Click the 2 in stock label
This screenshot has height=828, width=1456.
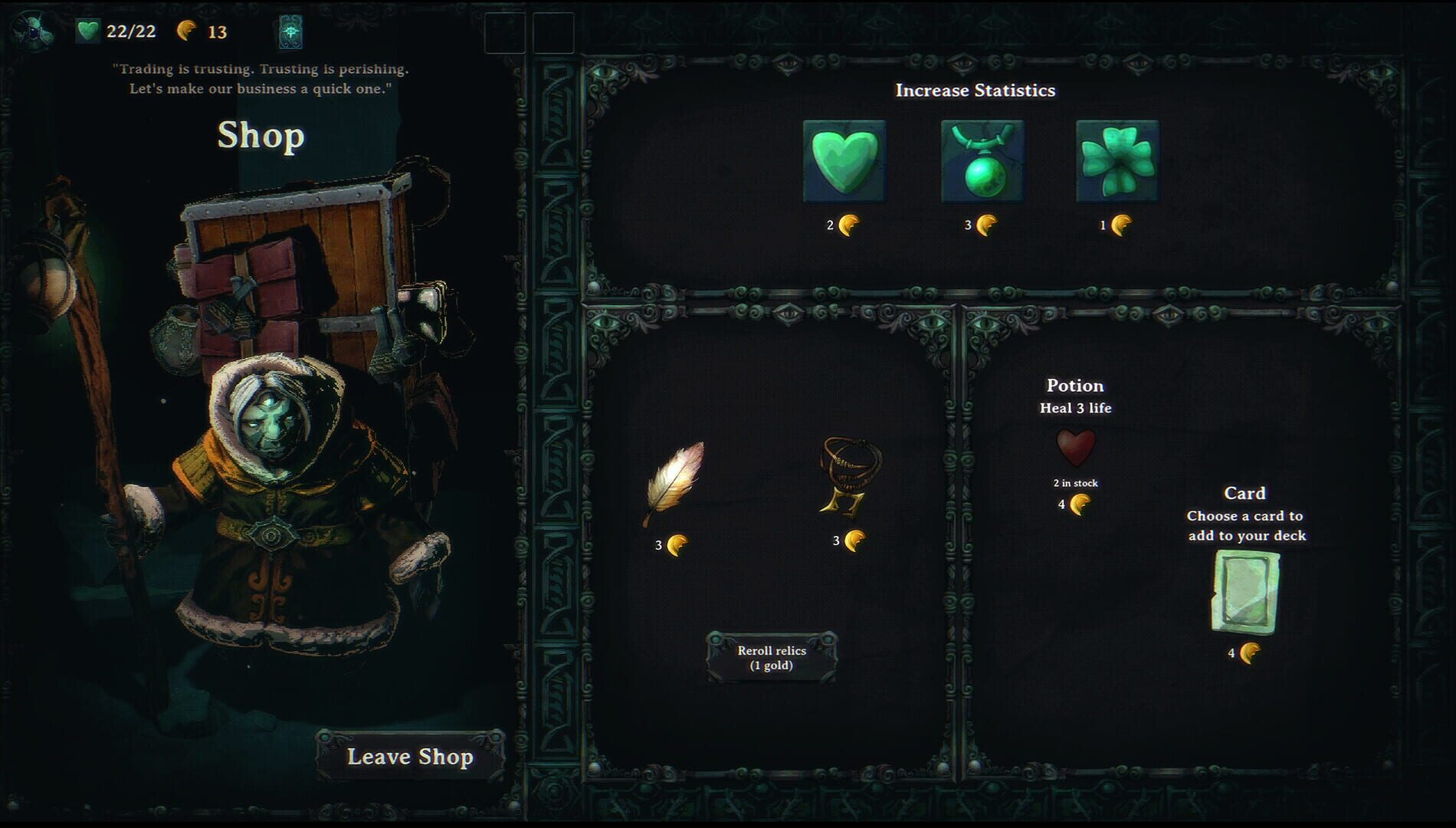pyautogui.click(x=1076, y=483)
